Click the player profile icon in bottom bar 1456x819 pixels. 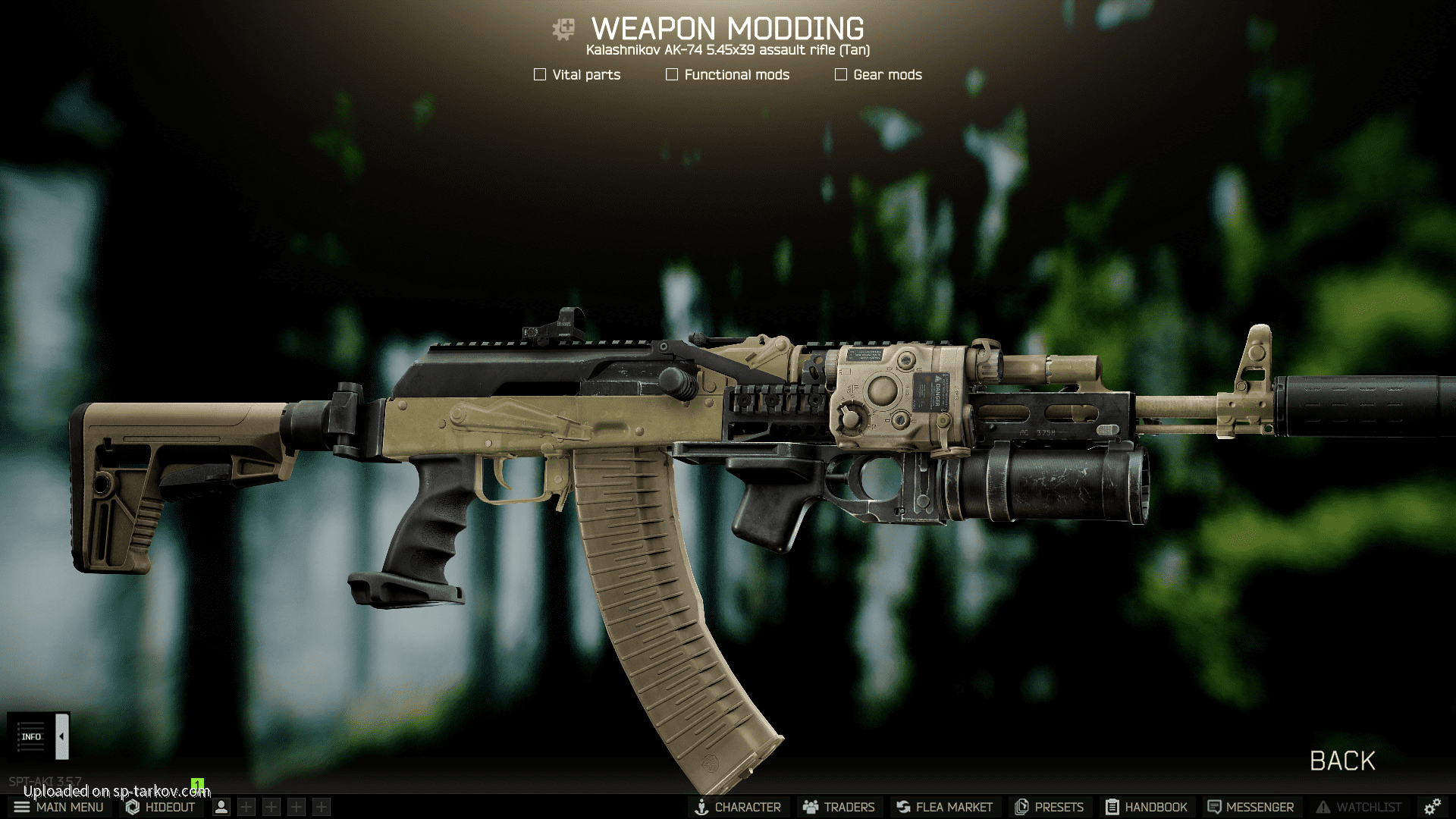(221, 807)
